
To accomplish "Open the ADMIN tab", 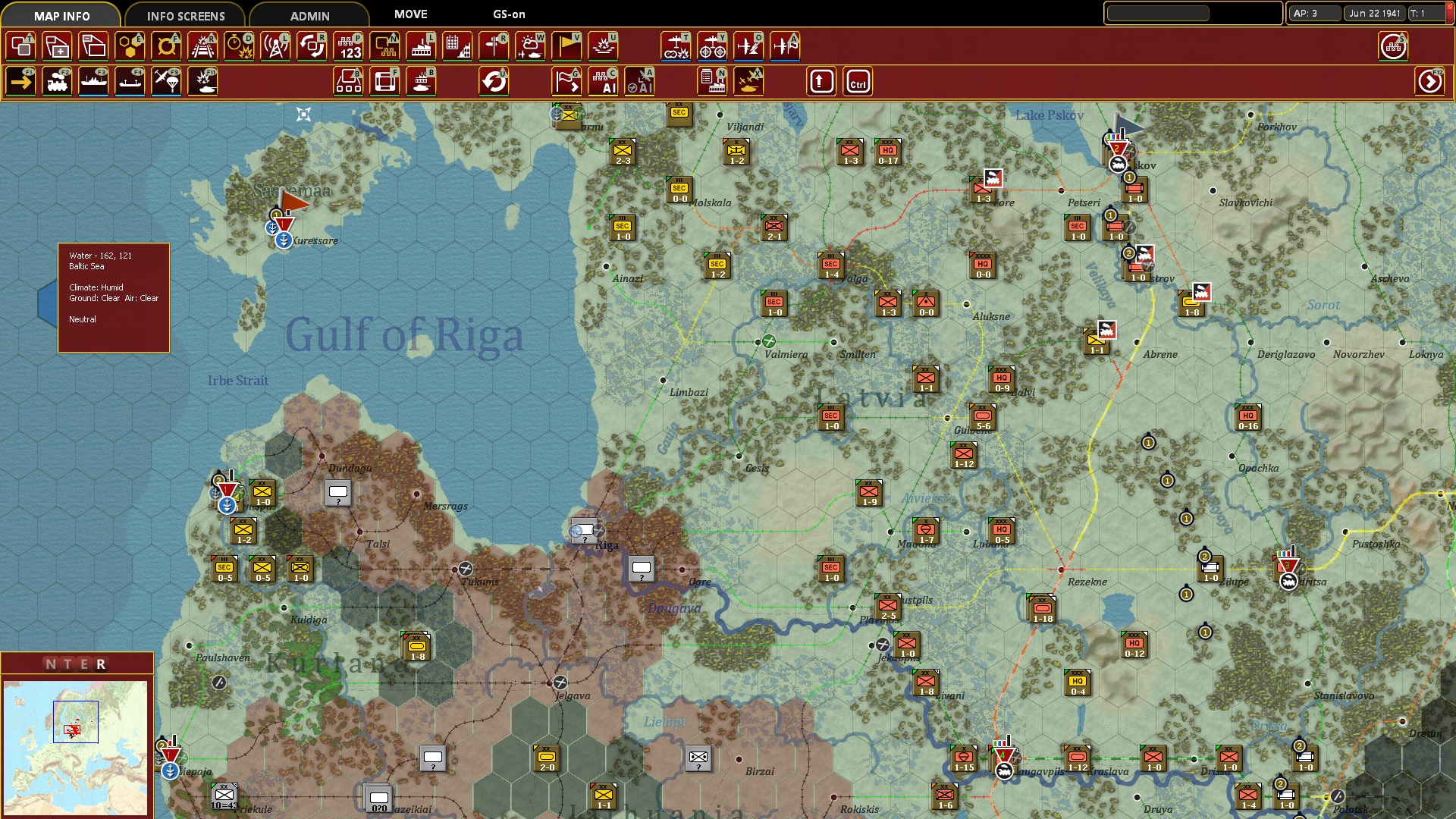I will click(307, 15).
